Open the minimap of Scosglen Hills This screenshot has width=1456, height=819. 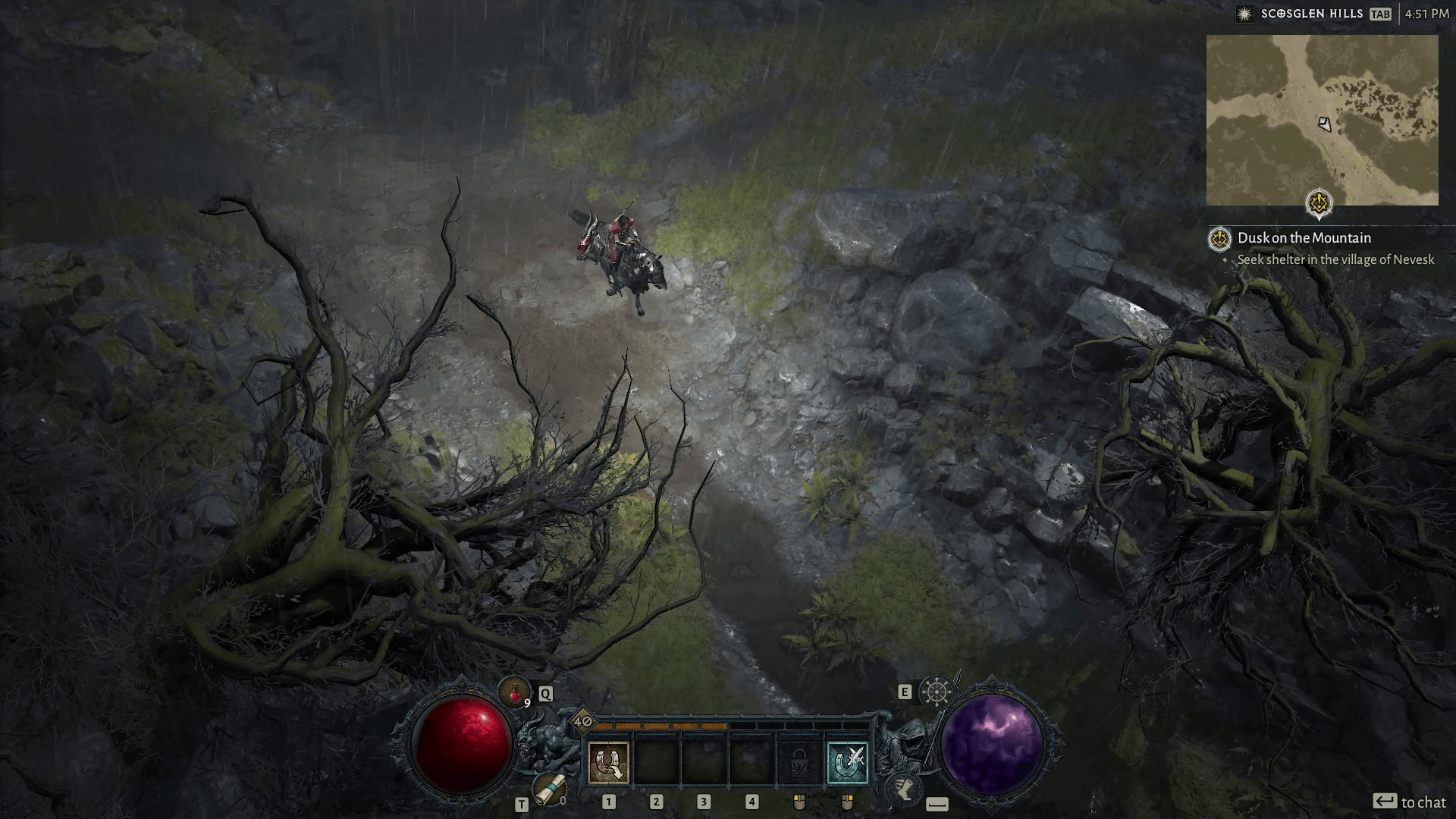1322,120
